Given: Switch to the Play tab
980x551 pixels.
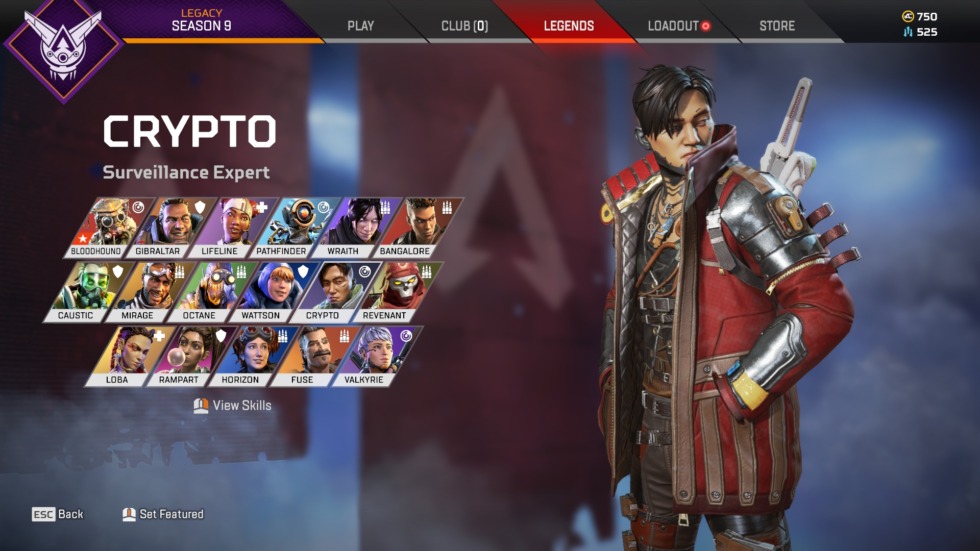Looking at the screenshot, I should pos(360,25).
